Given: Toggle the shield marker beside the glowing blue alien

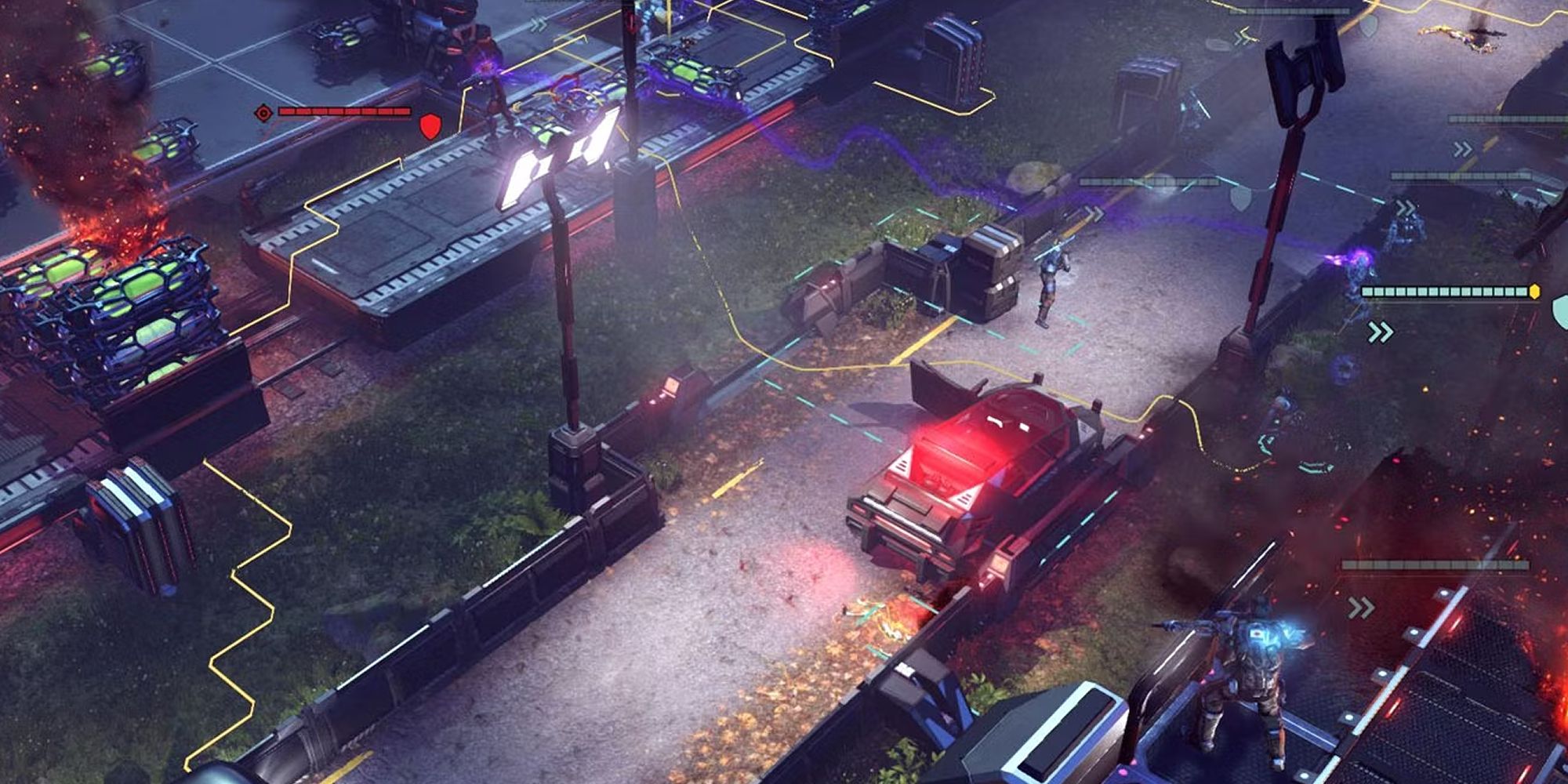Looking at the screenshot, I should click(x=1560, y=308).
